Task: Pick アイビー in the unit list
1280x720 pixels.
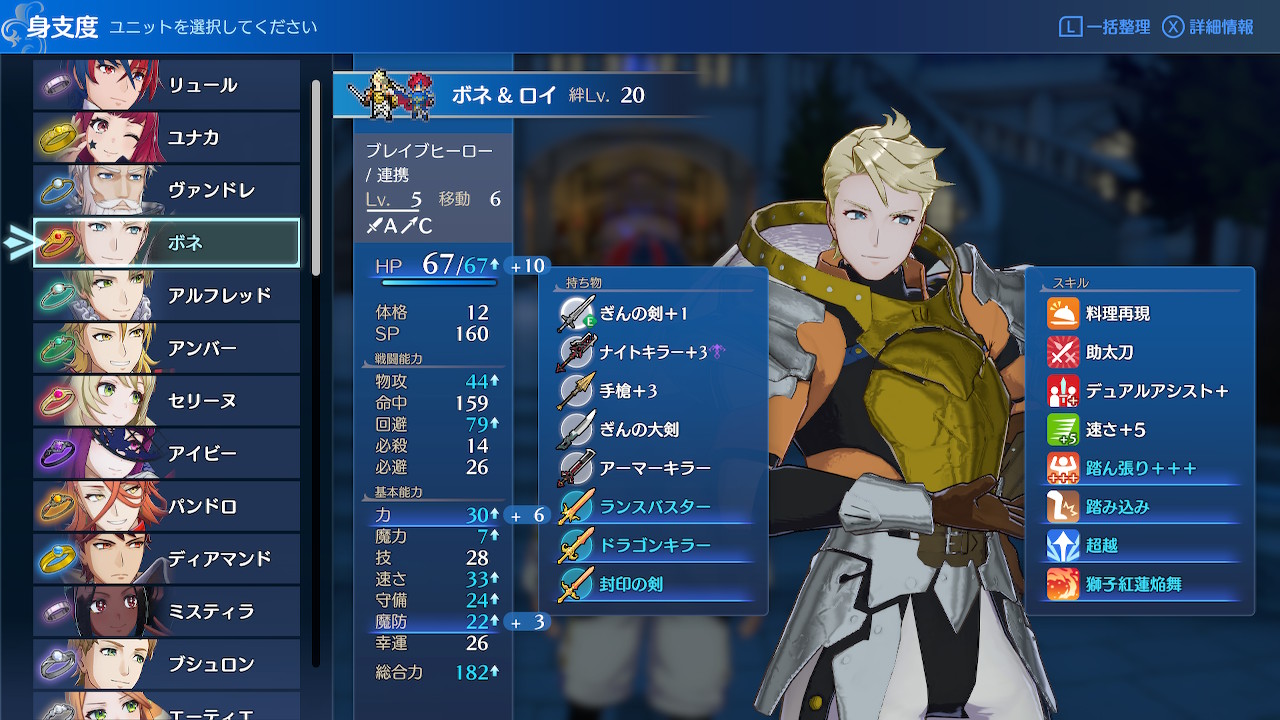Action: click(x=166, y=454)
